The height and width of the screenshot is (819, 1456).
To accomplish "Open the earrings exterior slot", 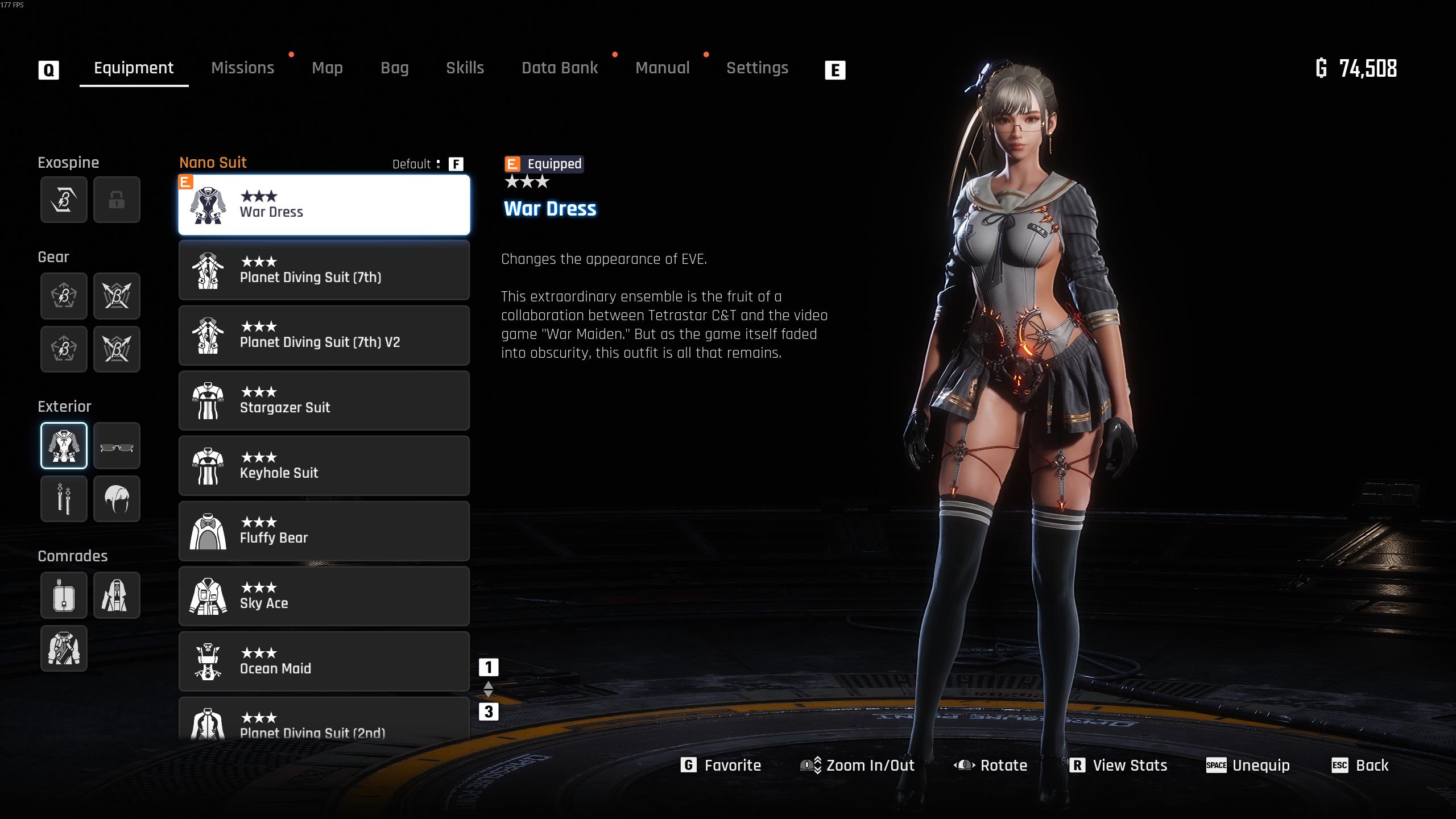I will click(64, 499).
